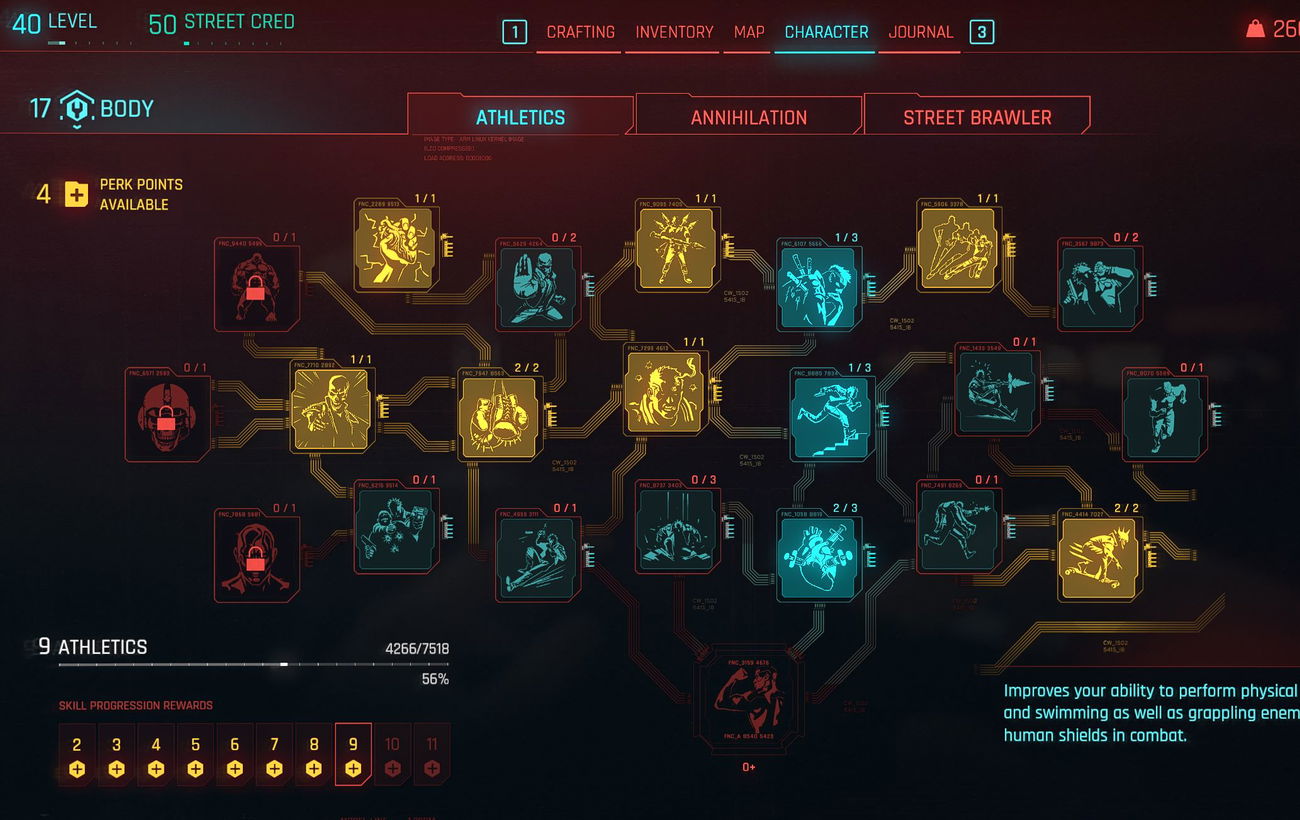Choose the angry face perk
Viewport: 1300px width, 820px height.
665,389
